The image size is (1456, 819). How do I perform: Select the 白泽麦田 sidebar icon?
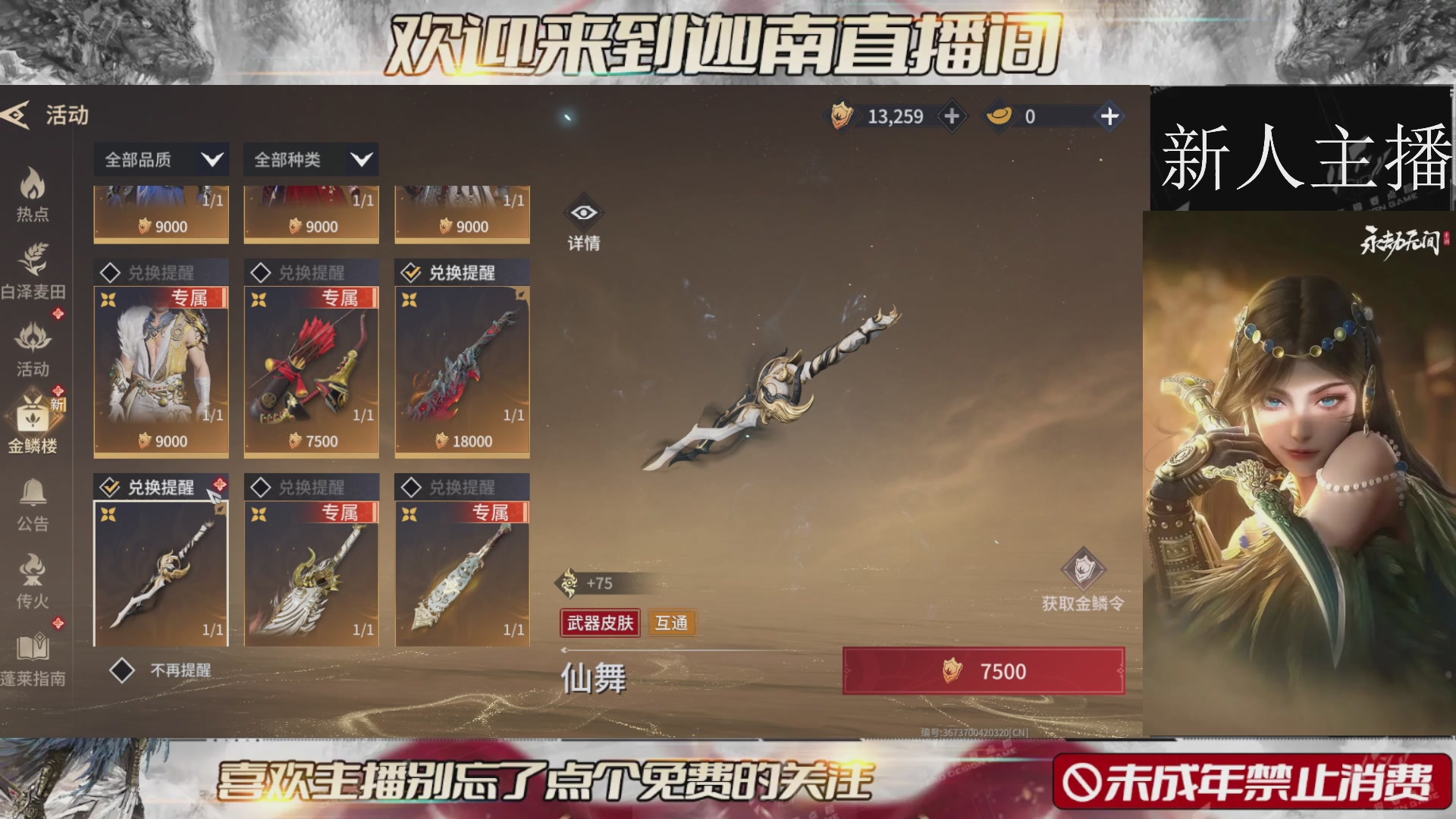click(32, 269)
